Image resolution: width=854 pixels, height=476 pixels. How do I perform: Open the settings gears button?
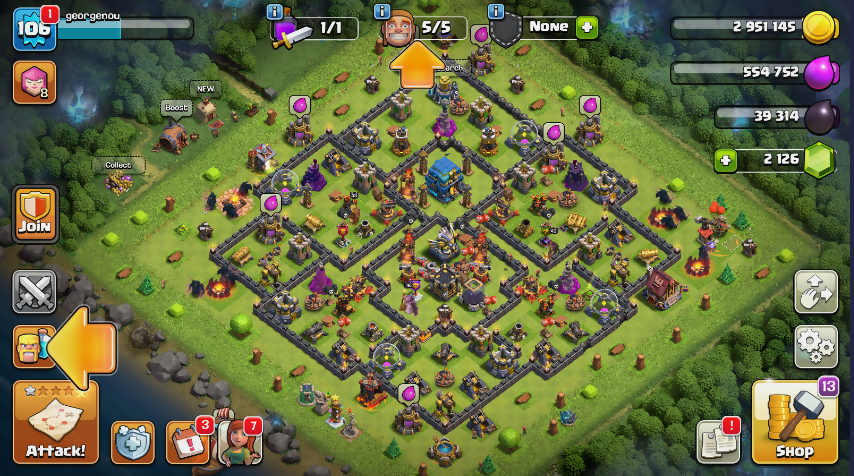pyautogui.click(x=815, y=346)
